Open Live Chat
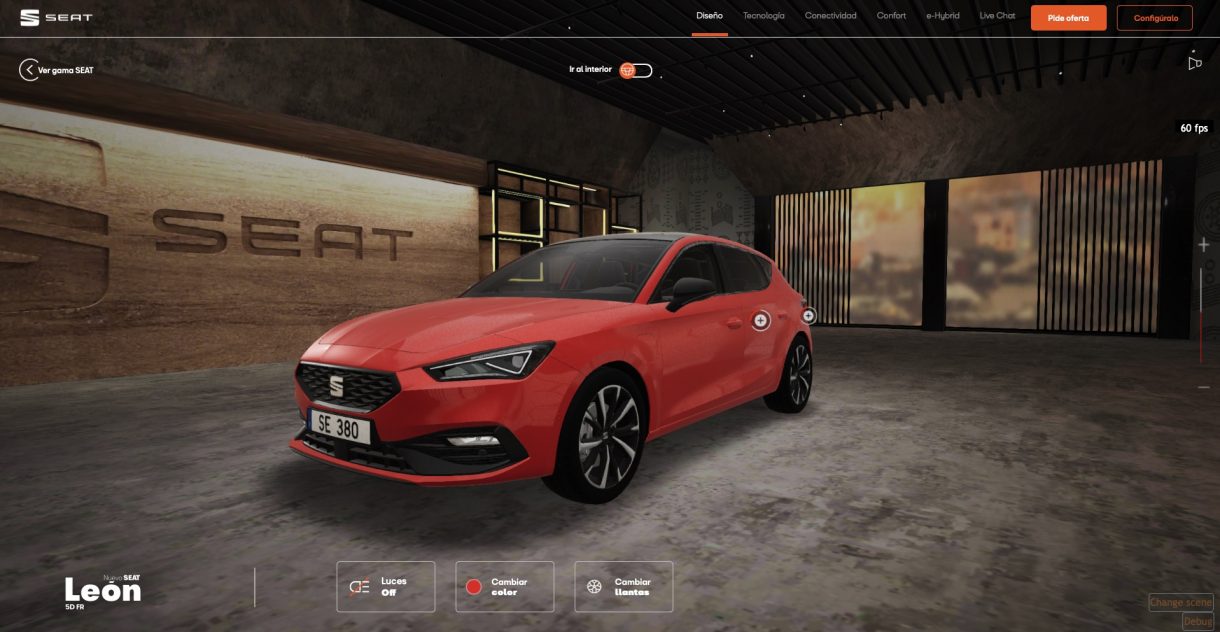1220x632 pixels. coord(997,16)
